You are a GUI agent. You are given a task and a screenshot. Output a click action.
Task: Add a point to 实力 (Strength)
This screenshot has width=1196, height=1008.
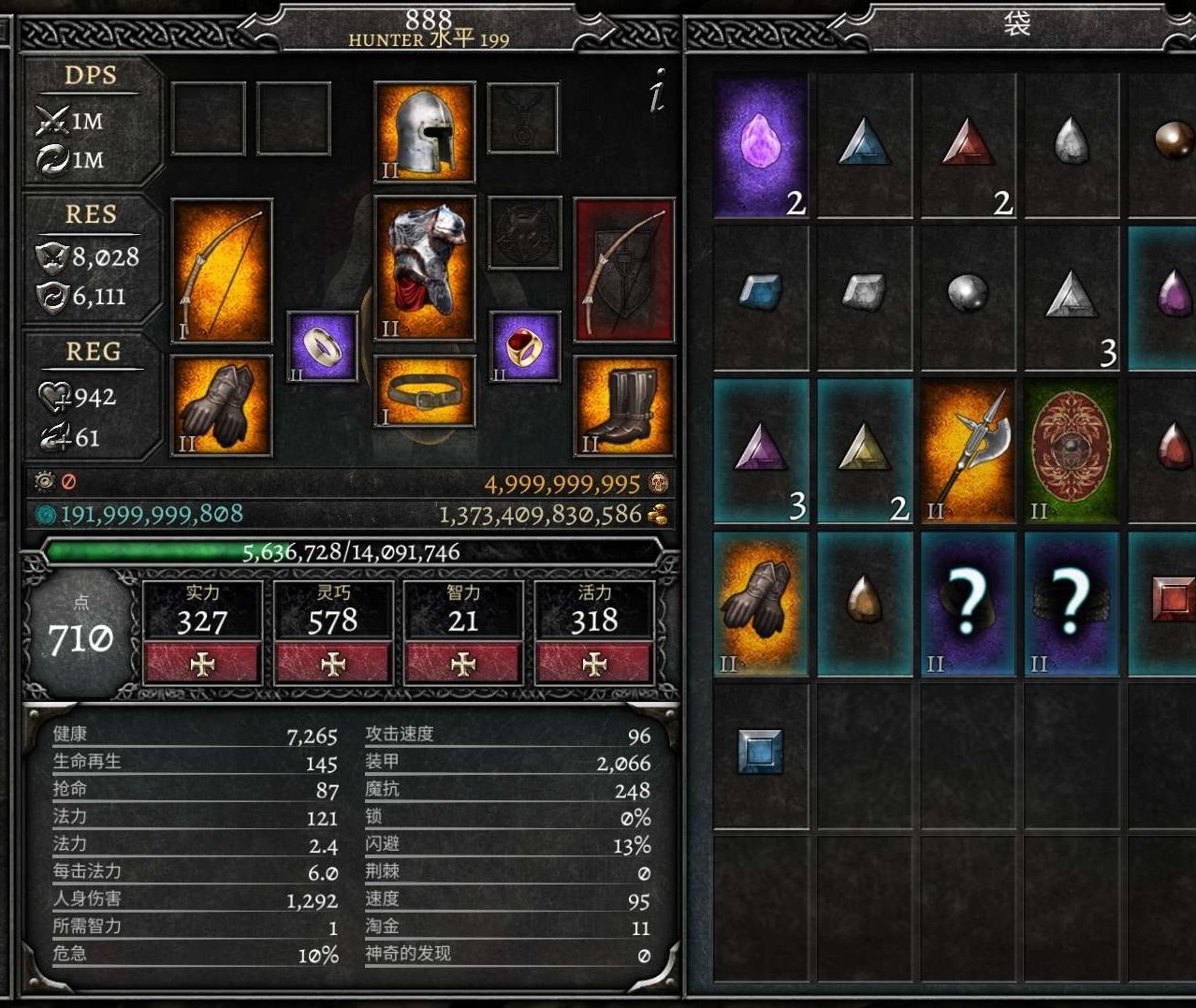(202, 663)
